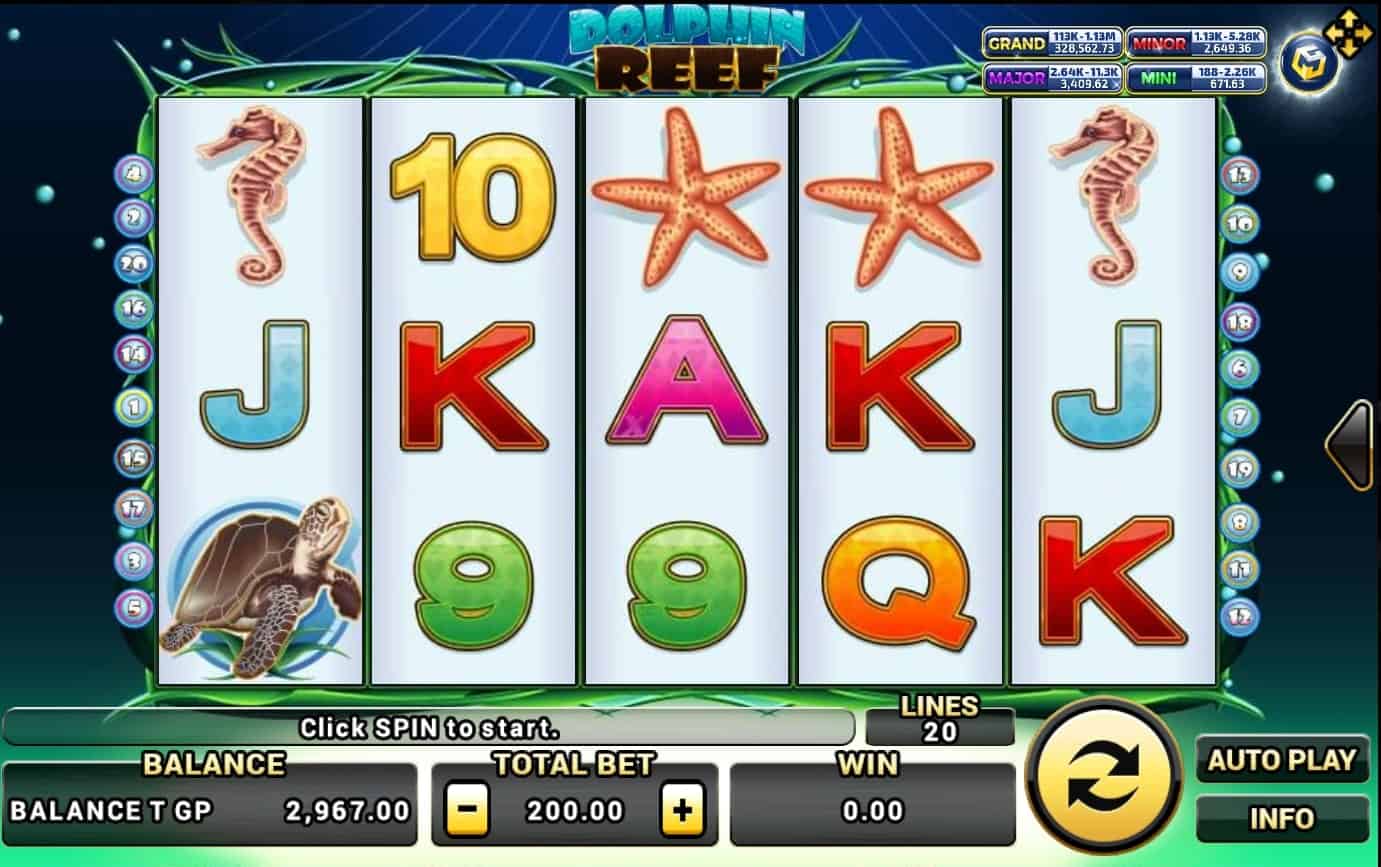Select payline 13 bubble
This screenshot has width=1381, height=867.
1240,176
